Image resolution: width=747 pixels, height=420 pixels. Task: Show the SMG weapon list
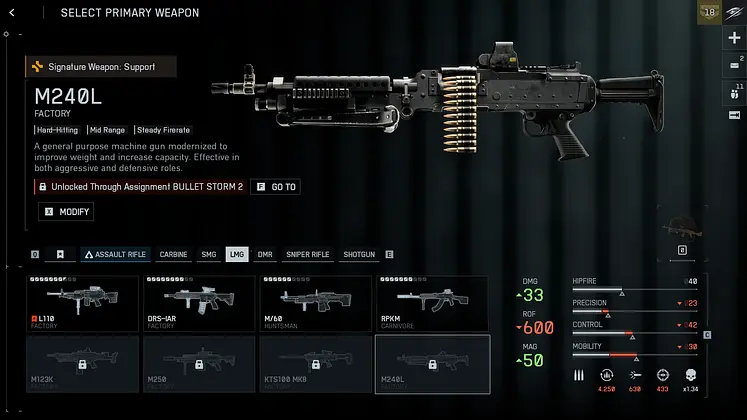click(x=208, y=255)
